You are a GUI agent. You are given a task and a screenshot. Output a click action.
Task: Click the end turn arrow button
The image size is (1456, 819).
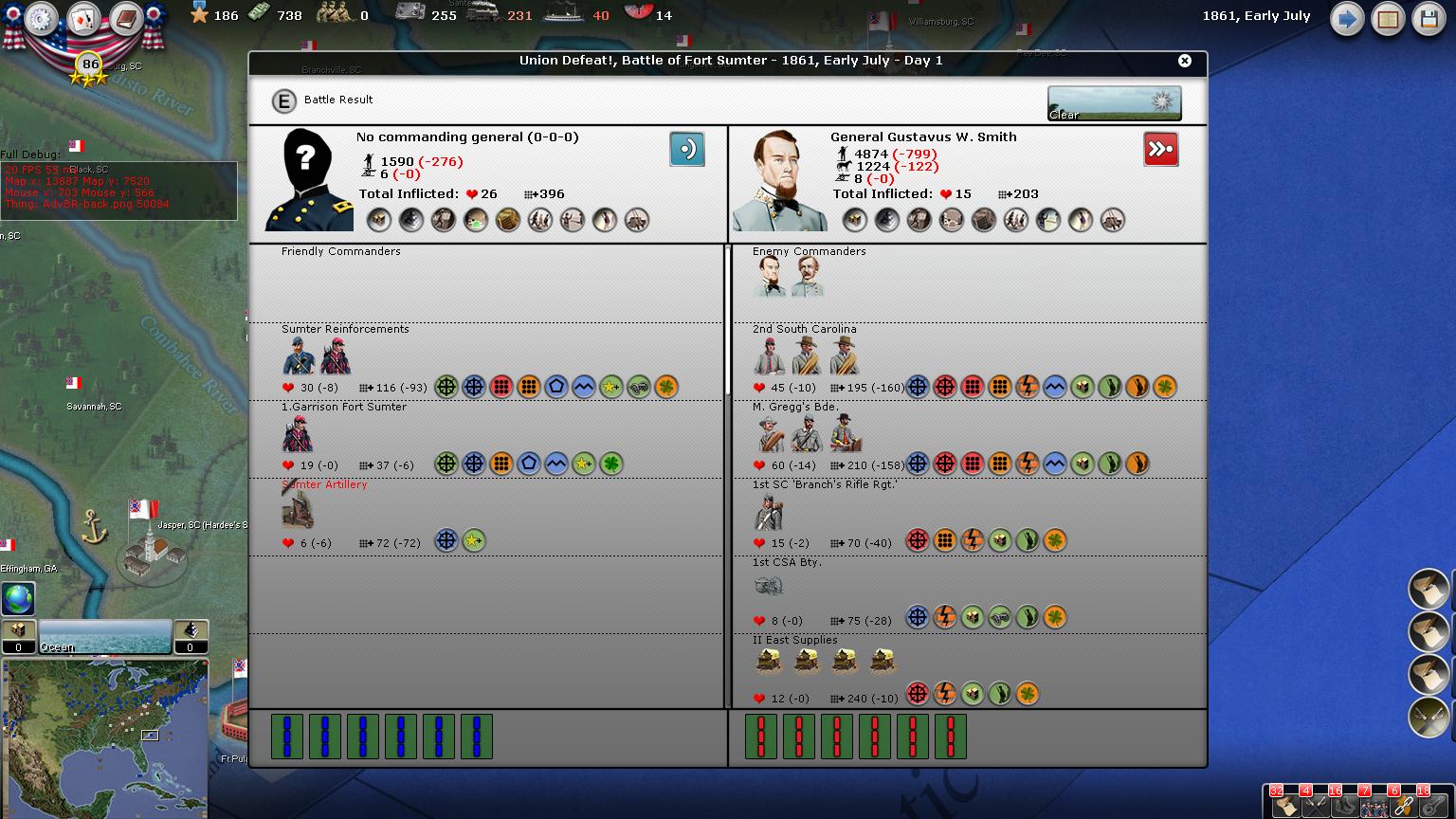1346,19
